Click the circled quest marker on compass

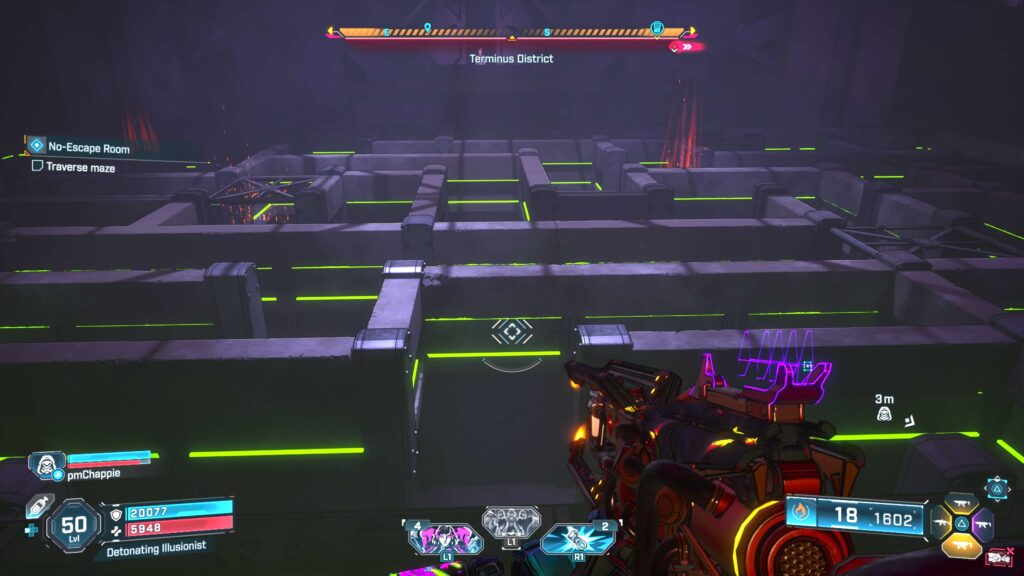657,28
